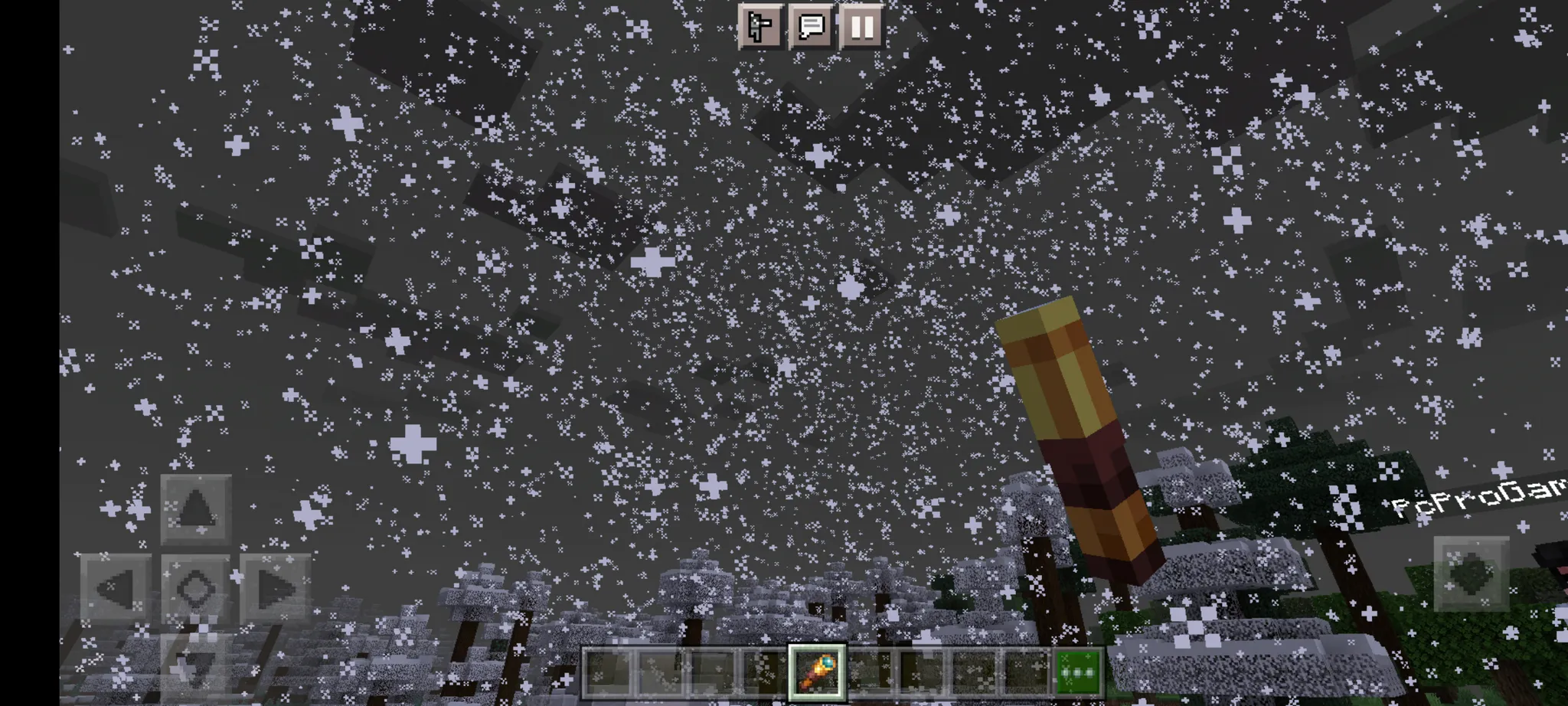Screen dimensions: 1568x706
Task: Open the emote menu button
Action: click(760, 27)
